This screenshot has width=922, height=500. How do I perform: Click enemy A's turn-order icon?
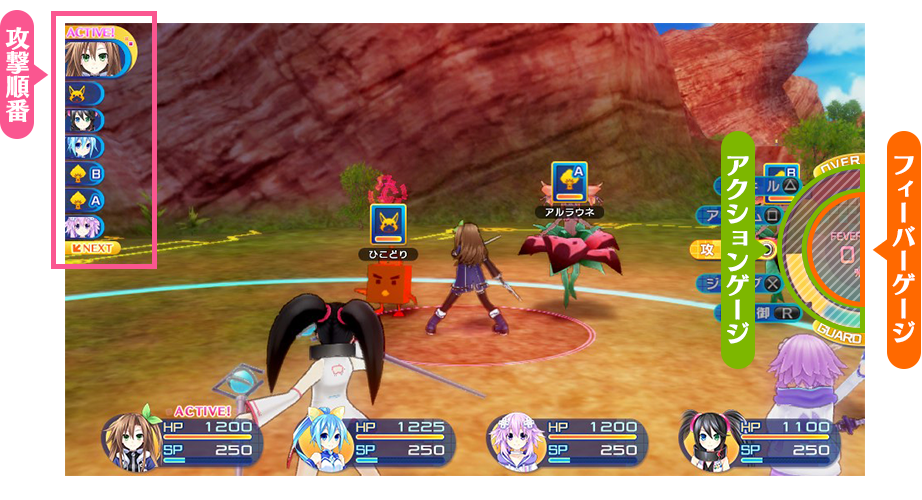pos(84,201)
